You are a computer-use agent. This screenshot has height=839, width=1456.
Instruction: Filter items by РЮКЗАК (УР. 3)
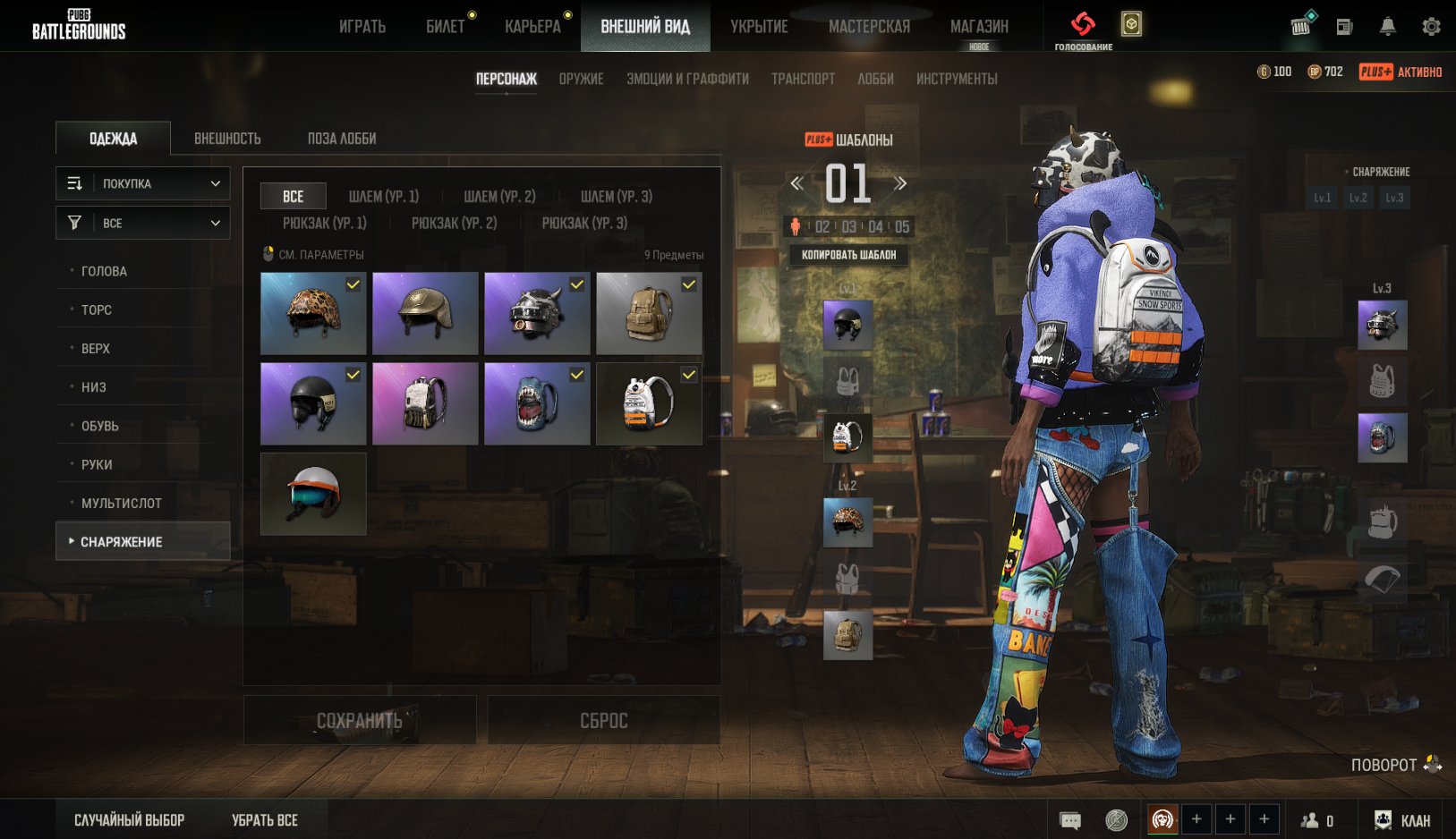584,223
